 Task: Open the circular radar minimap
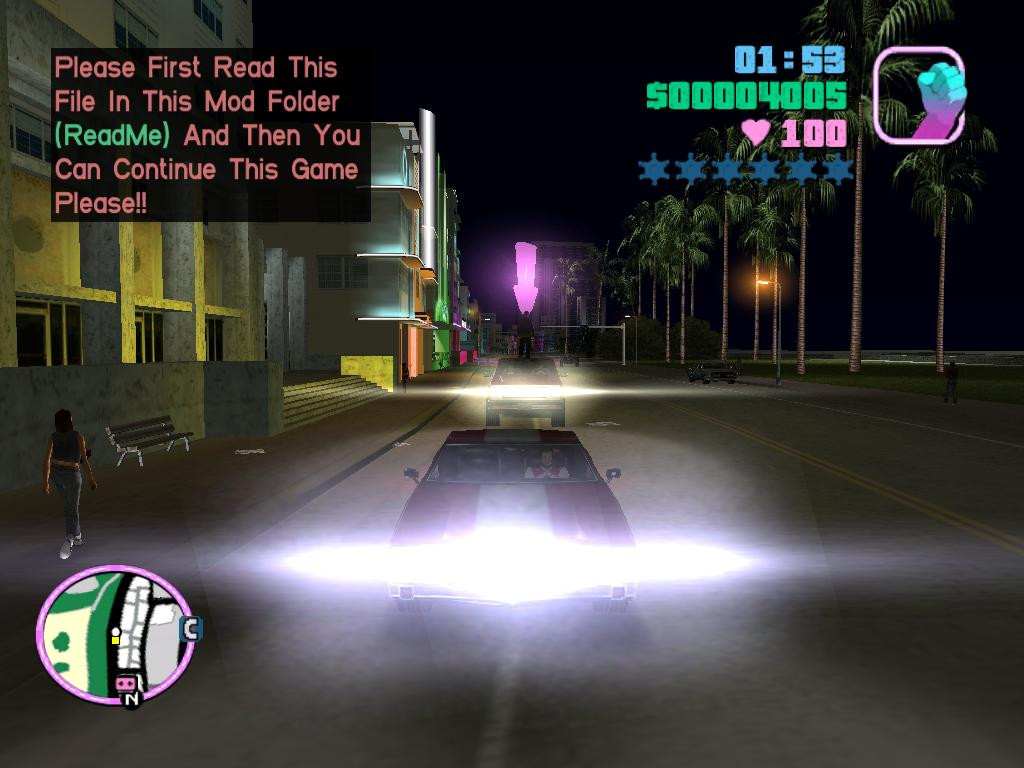[114, 633]
